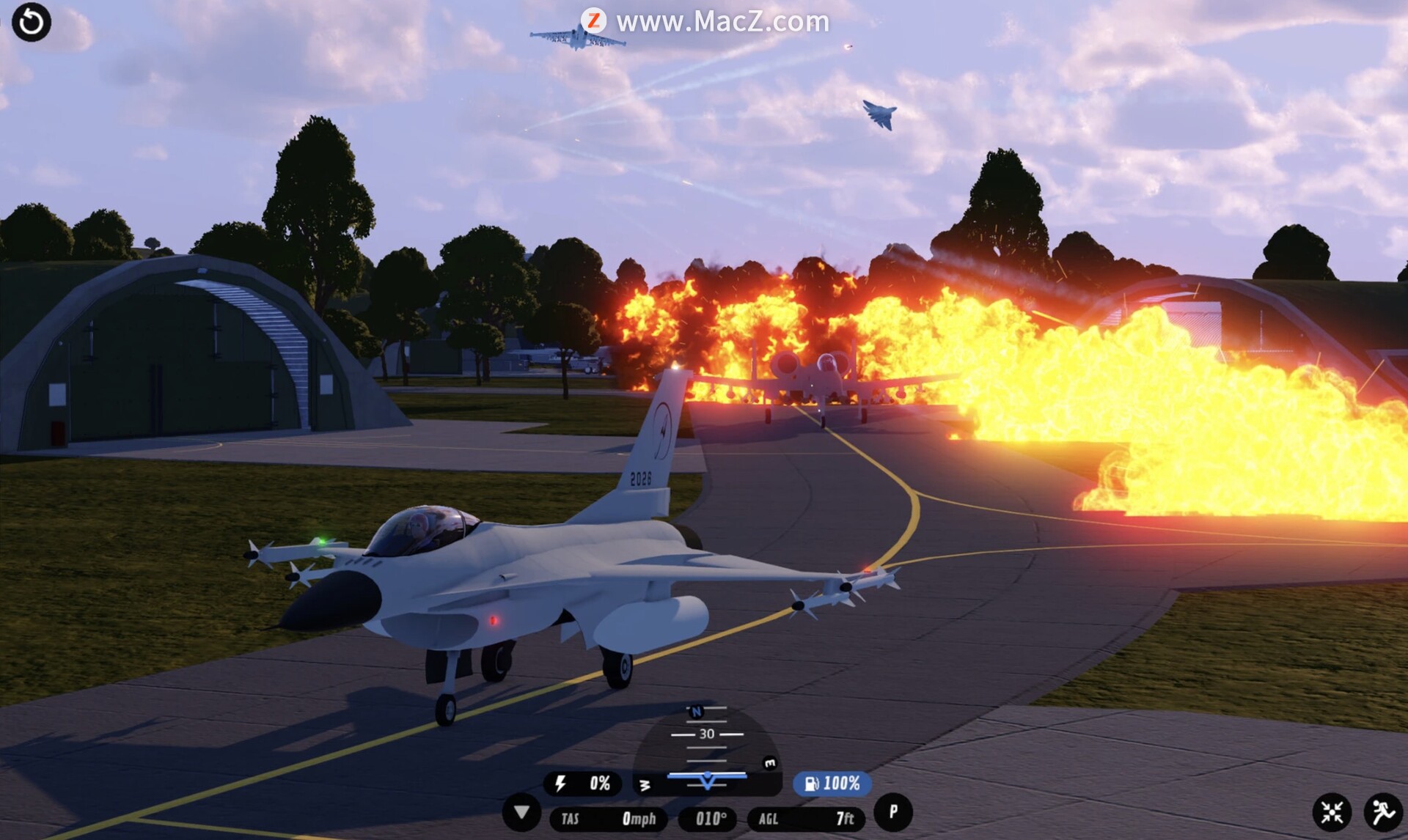Click the lightning bolt throttle pill
Screen dimensions: 1408x840
(582, 784)
